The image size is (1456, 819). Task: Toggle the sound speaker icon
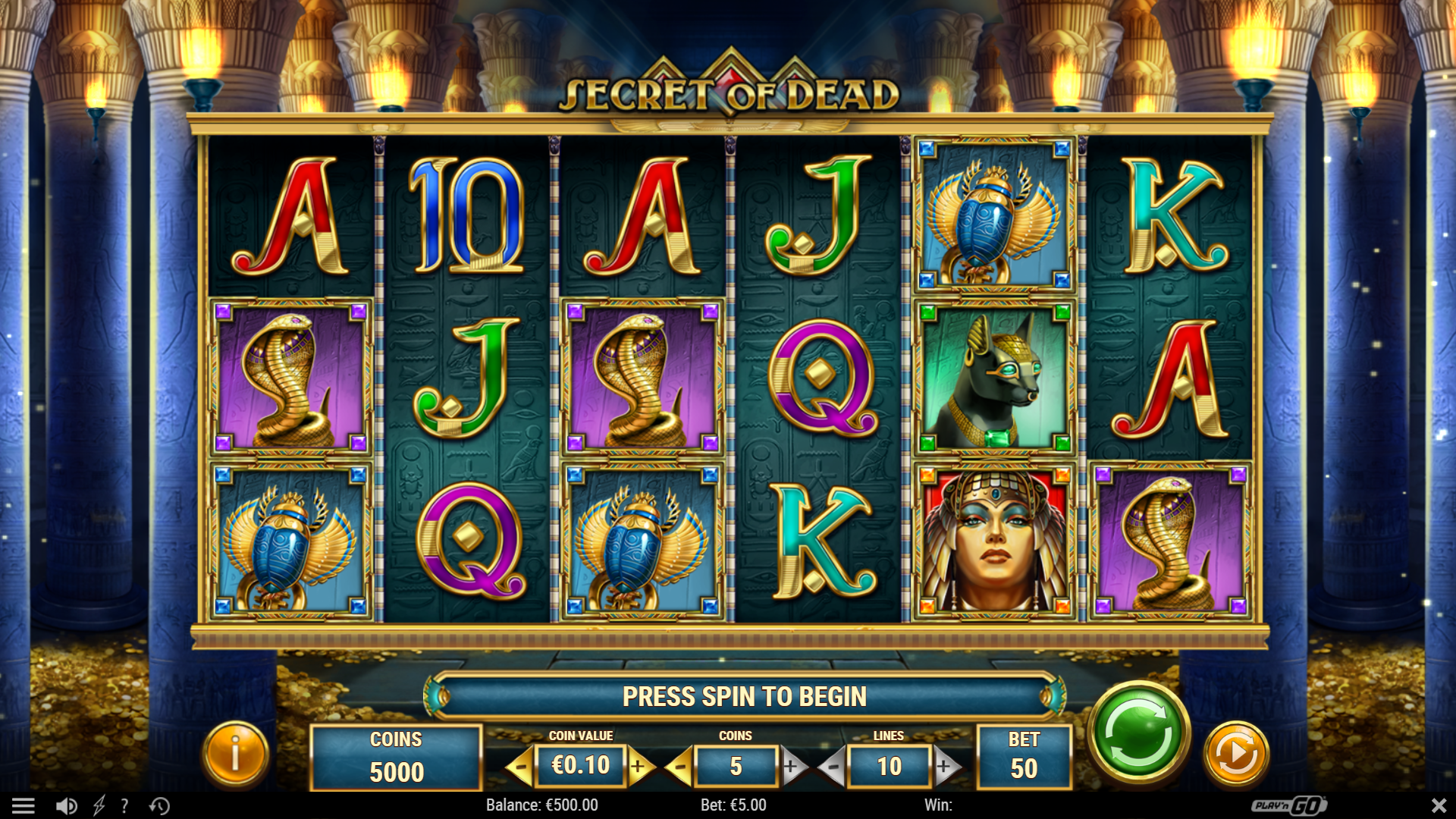click(66, 805)
